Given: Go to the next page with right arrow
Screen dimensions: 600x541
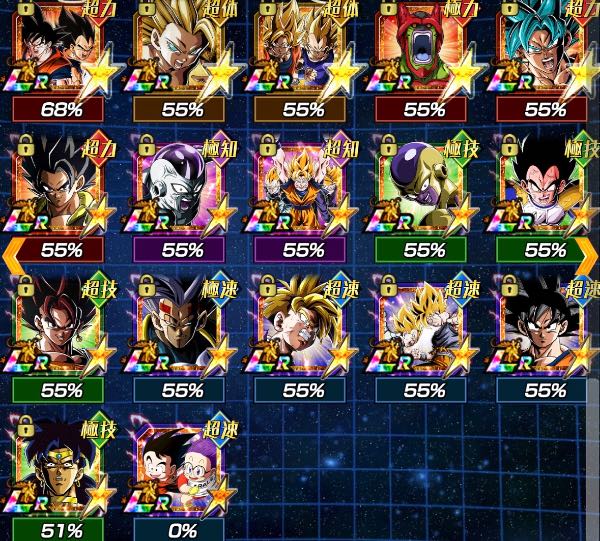Looking at the screenshot, I should (590, 250).
